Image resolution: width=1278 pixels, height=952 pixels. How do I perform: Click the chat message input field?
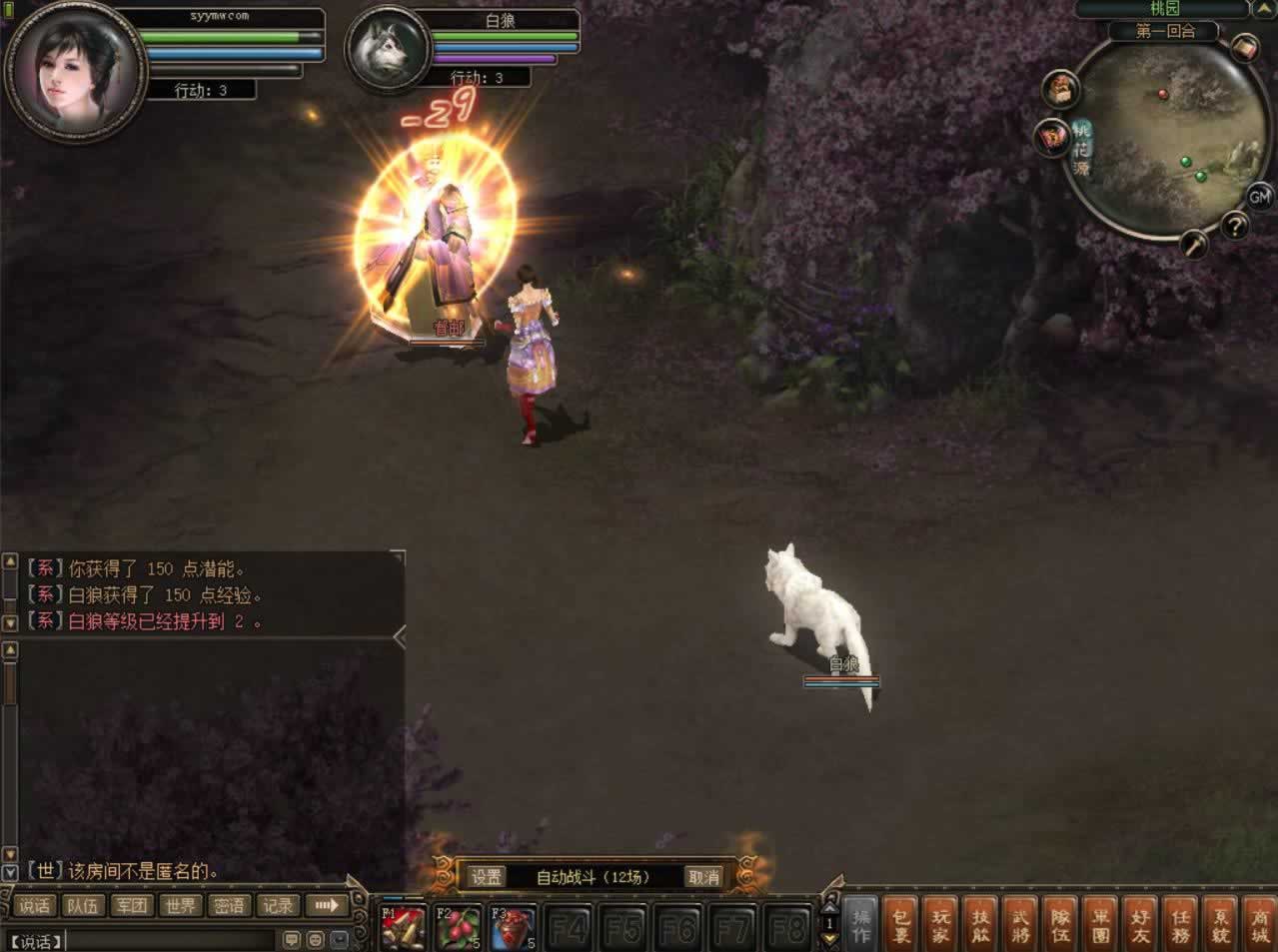(170, 940)
